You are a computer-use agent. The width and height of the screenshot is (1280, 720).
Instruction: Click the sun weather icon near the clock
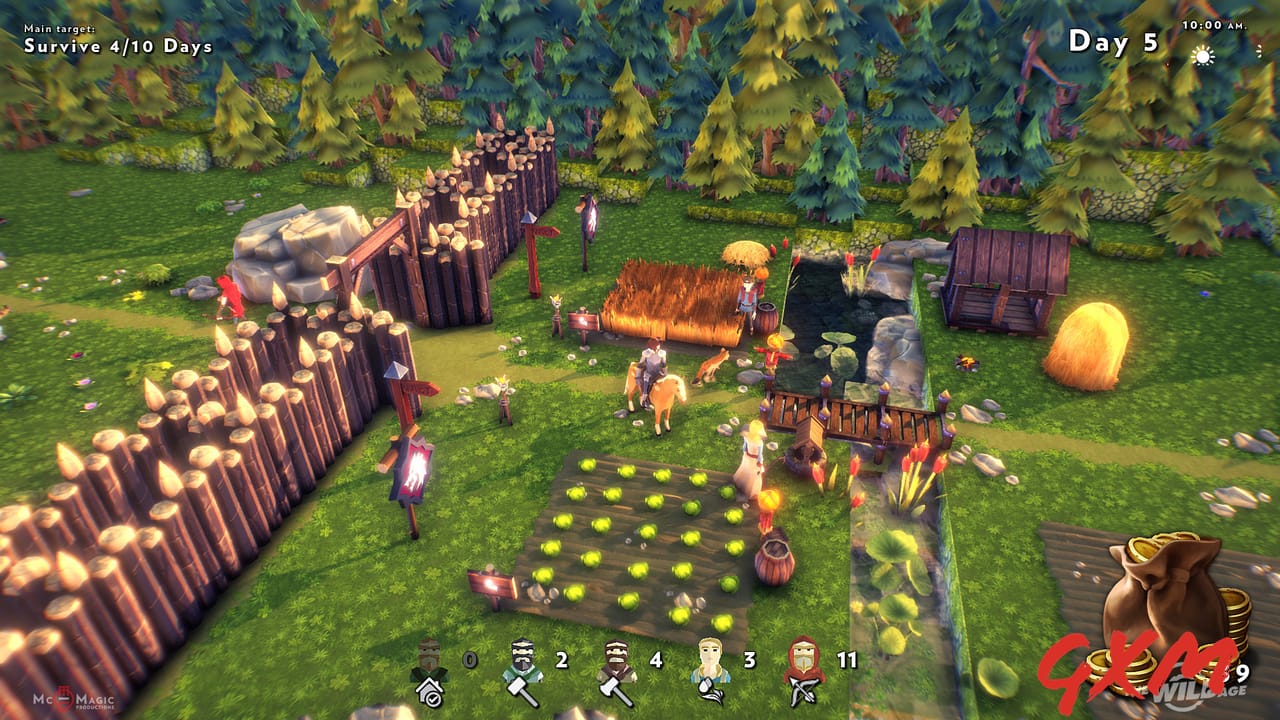pyautogui.click(x=1203, y=56)
